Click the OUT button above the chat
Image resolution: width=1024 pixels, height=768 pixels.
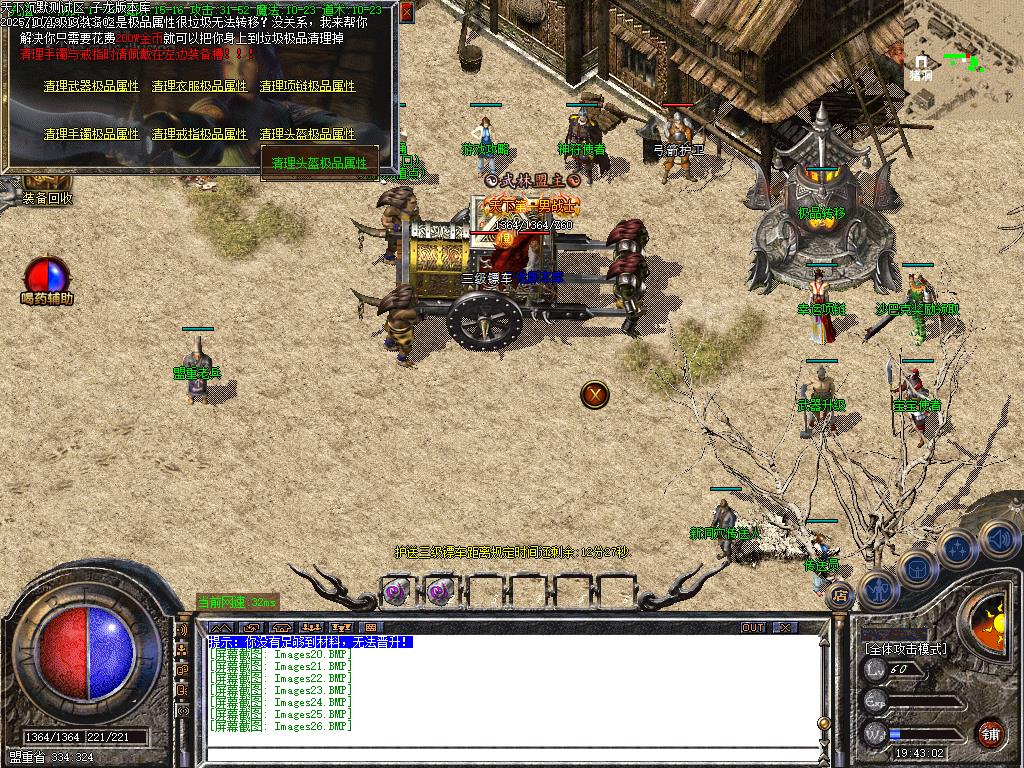[x=753, y=627]
